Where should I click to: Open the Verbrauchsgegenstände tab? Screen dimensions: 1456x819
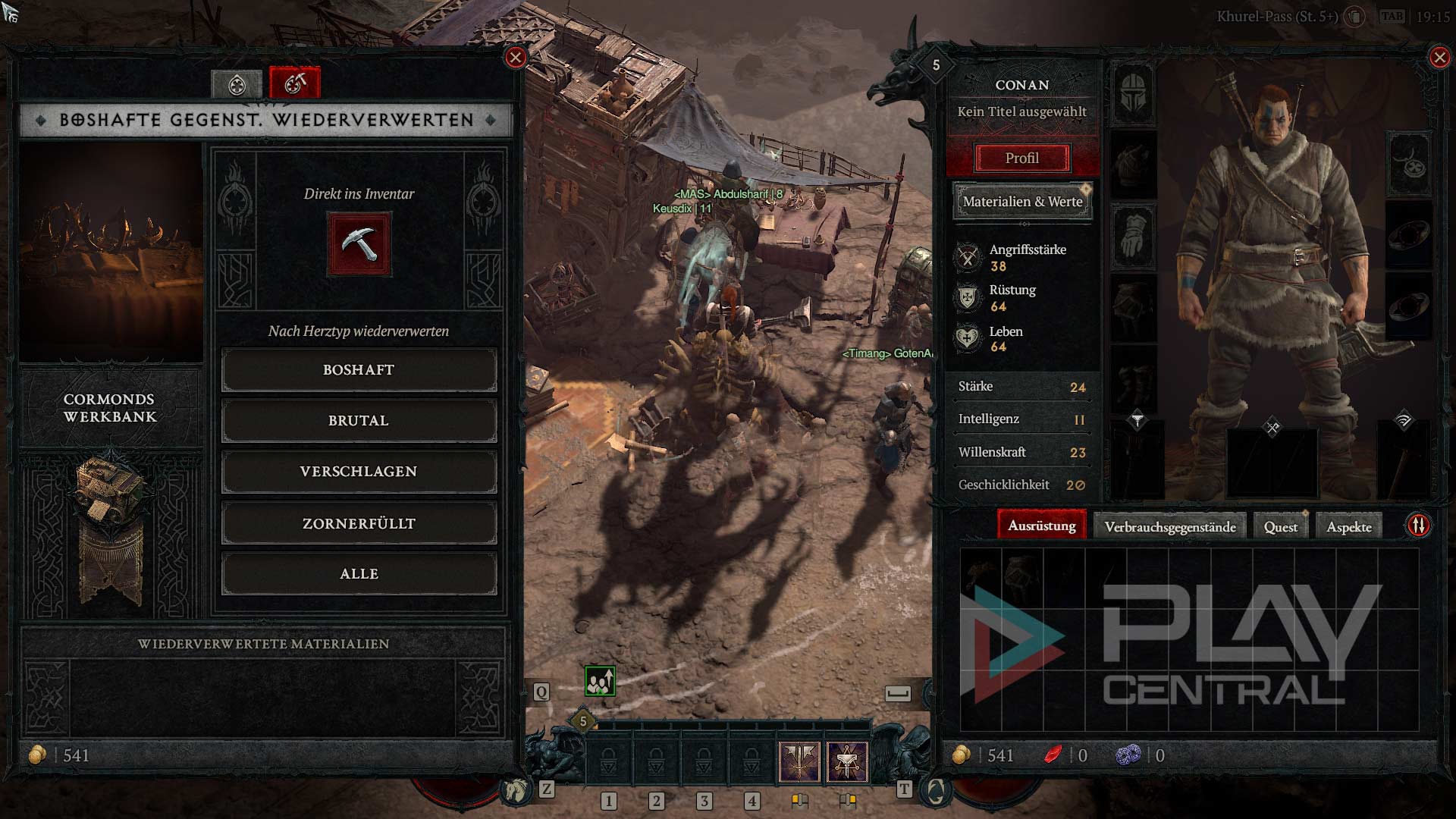click(x=1169, y=527)
